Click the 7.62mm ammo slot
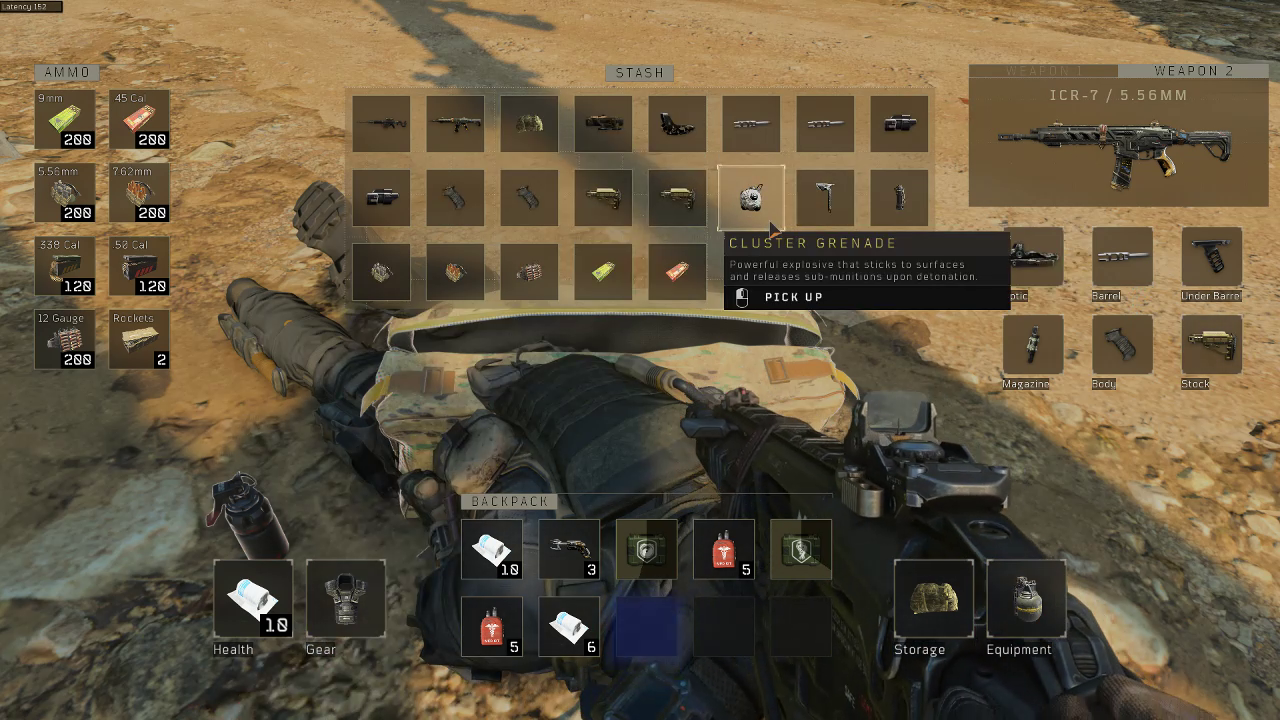This screenshot has height=720, width=1280. (139, 192)
